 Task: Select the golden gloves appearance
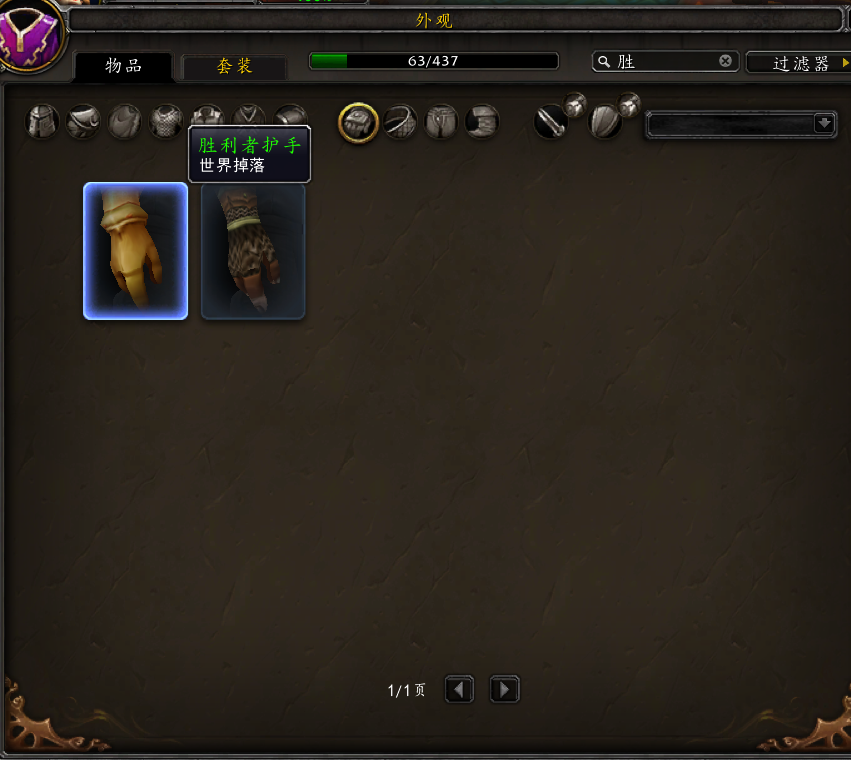point(136,251)
